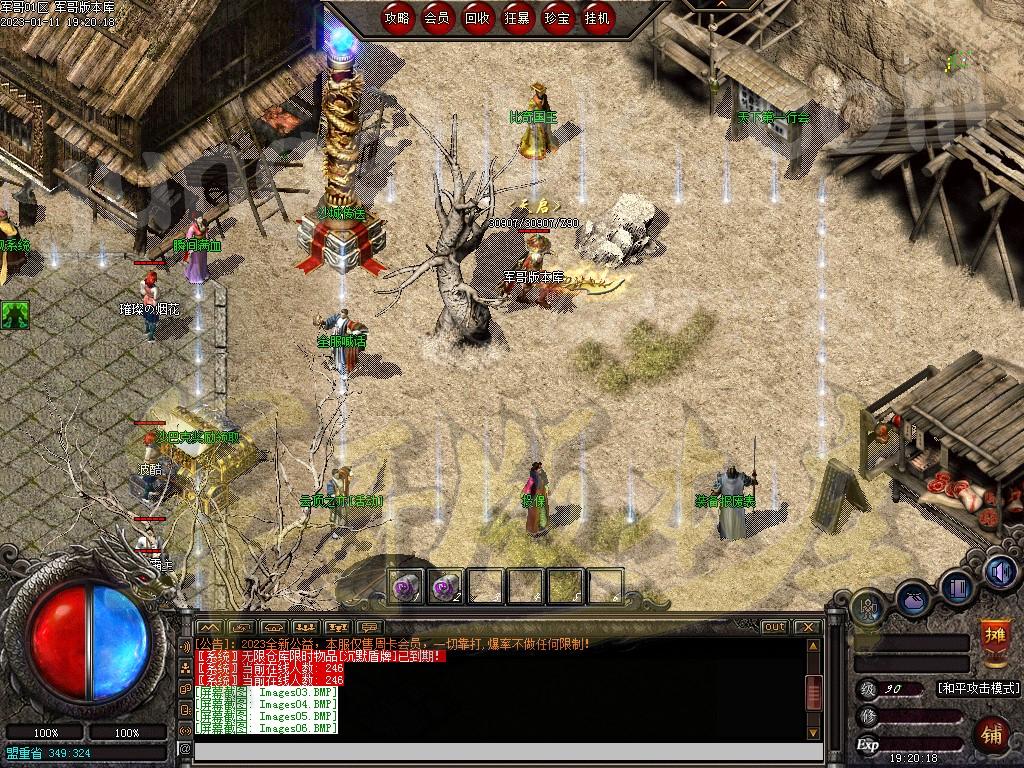The height and width of the screenshot is (768, 1024).
Task: Click the chat scrollbar down arrow
Action: click(x=814, y=731)
